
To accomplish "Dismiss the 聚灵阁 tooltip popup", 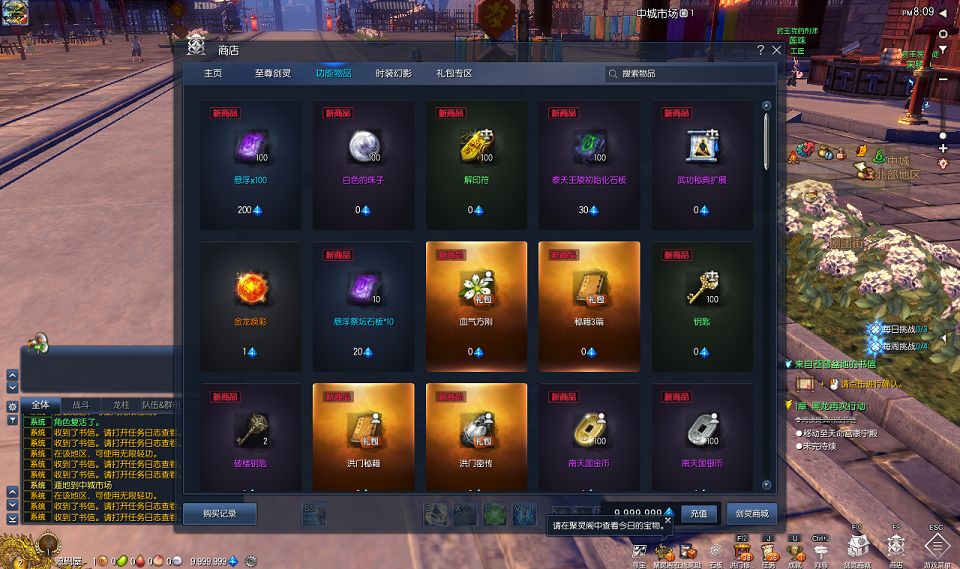I will (x=668, y=520).
